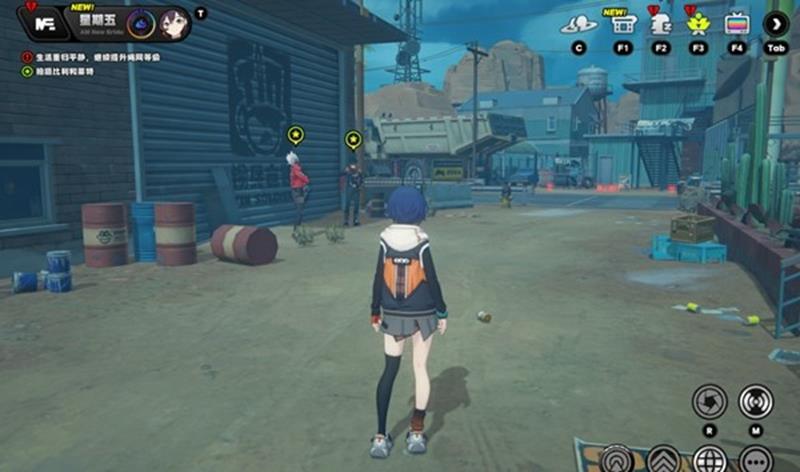Select the character portrait avatar
Viewport: 800px width, 472px height.
tap(172, 21)
